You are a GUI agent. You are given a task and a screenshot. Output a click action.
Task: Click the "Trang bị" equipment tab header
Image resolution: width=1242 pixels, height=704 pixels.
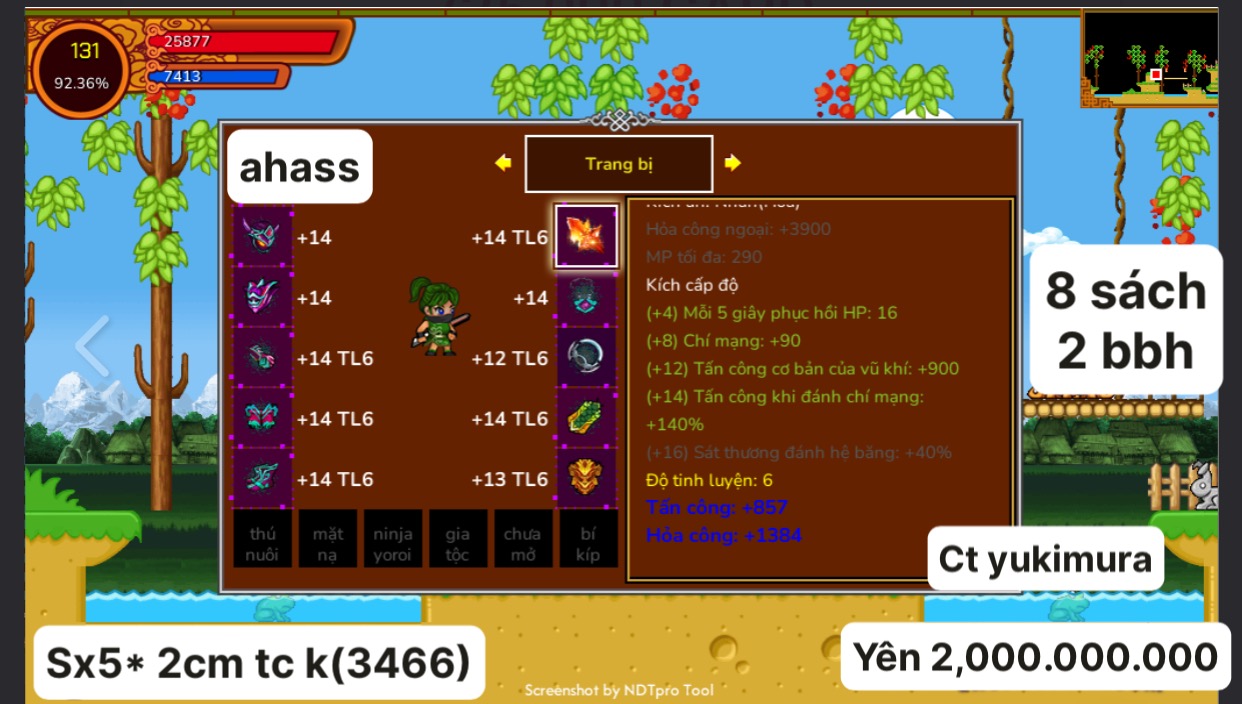tap(619, 164)
